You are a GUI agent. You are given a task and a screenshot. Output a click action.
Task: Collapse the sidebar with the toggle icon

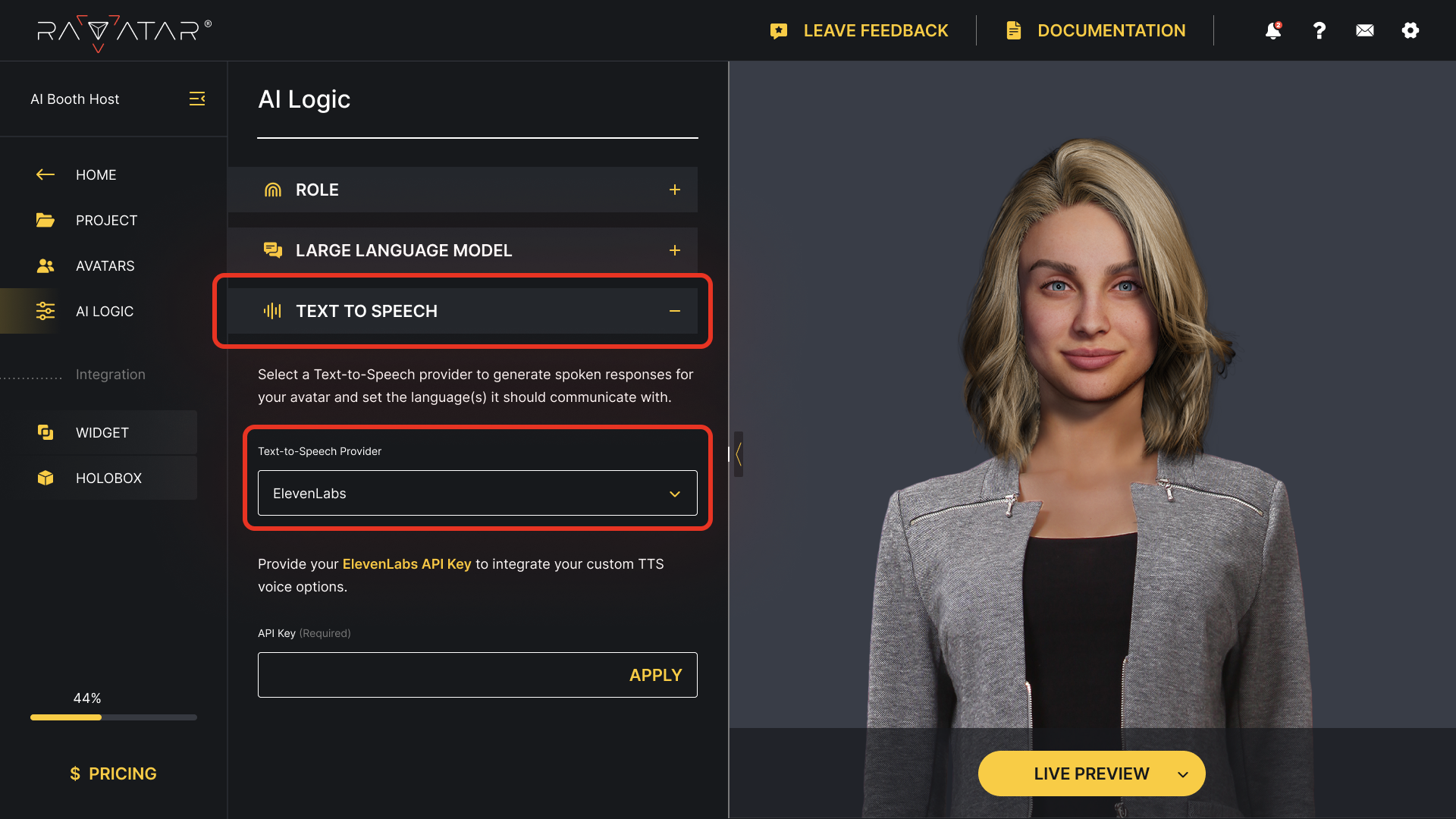click(x=197, y=99)
